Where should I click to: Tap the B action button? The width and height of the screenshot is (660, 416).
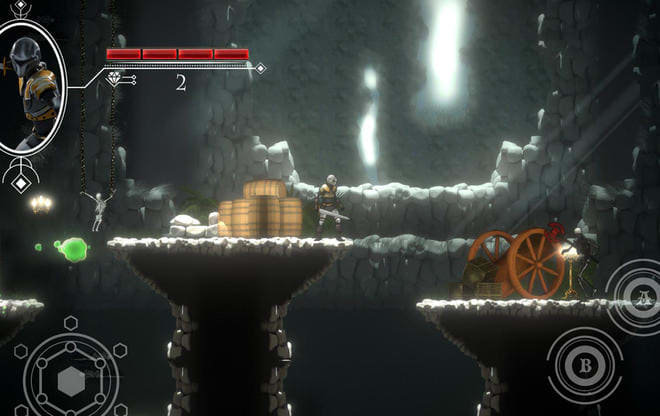click(x=585, y=365)
